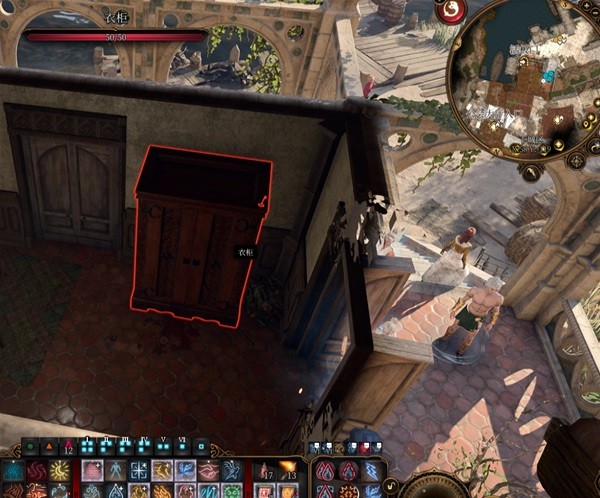Screen dimensions: 600x498
Task: Select the level VI spell slot filter
Action: pos(181,447)
